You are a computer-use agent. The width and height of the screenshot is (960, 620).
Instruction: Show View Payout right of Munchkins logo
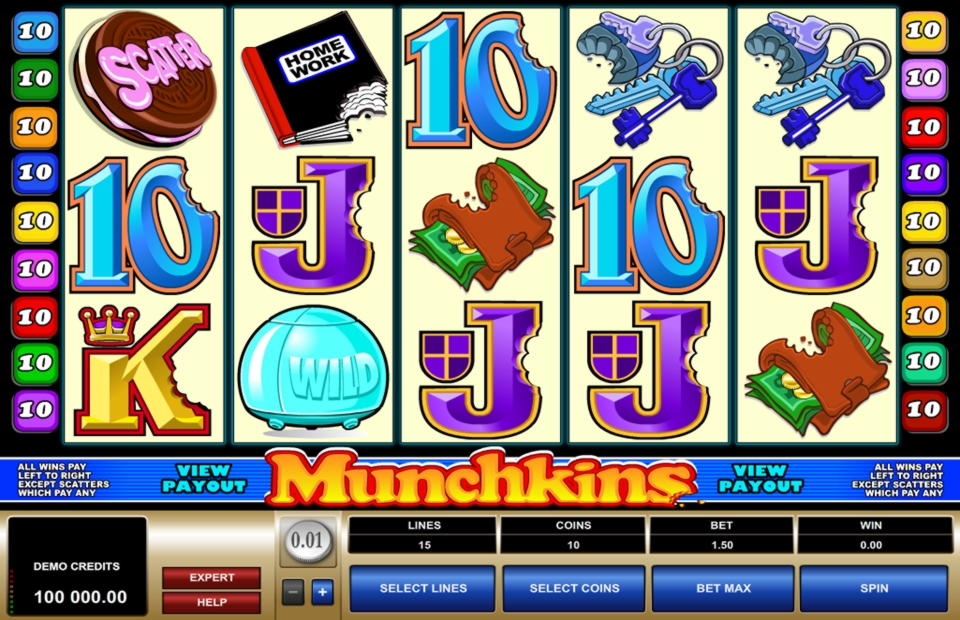(x=760, y=478)
